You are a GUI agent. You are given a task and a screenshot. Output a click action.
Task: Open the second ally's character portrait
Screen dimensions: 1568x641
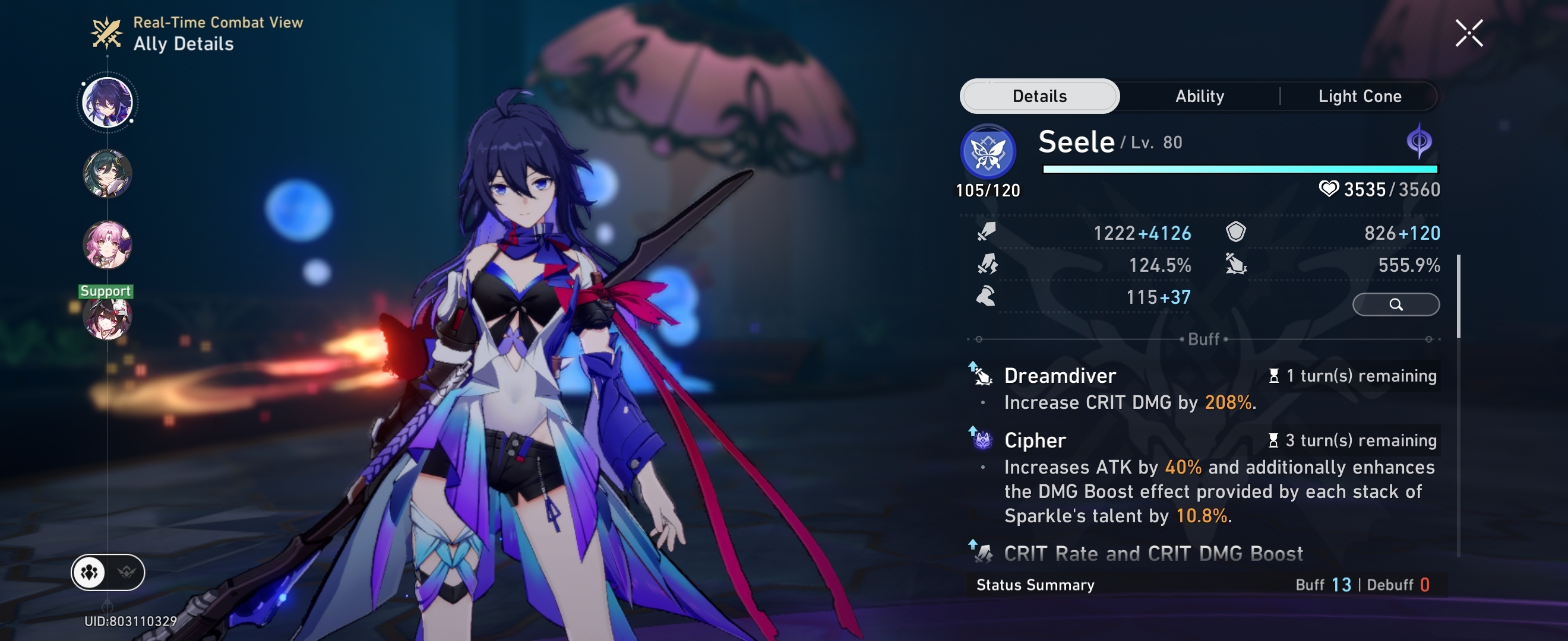(106, 175)
